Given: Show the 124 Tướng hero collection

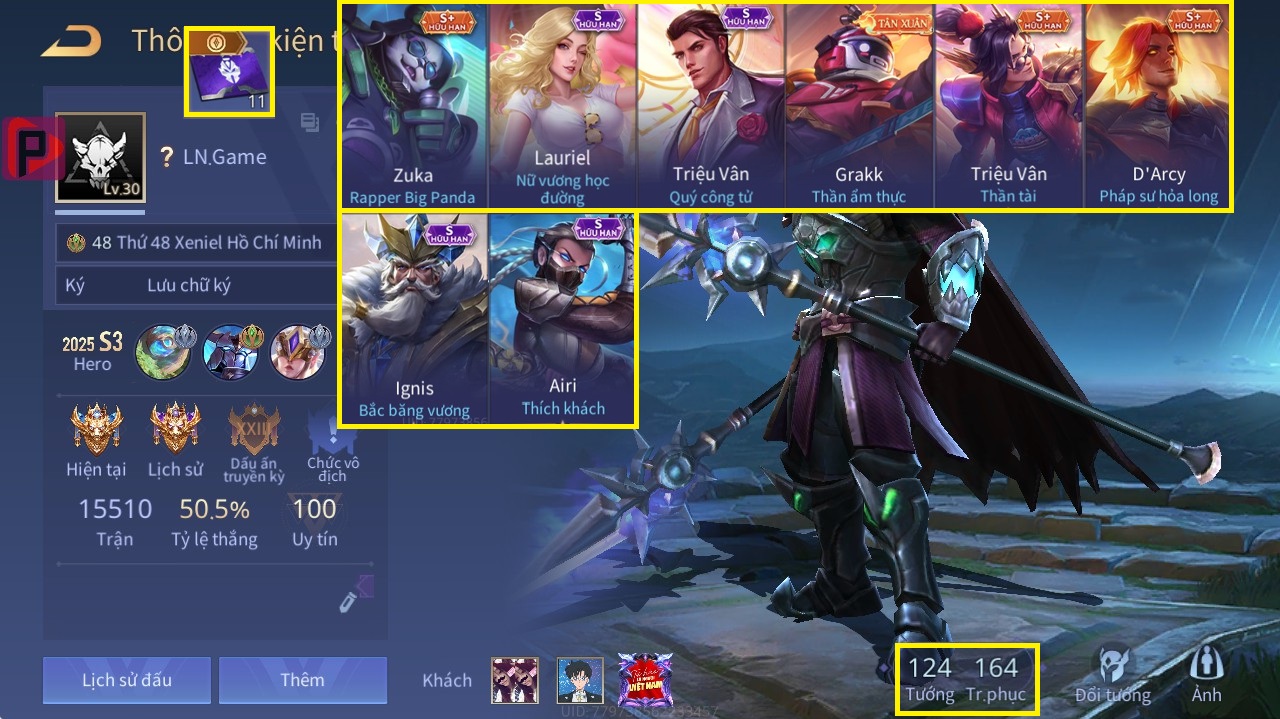Looking at the screenshot, I should [930, 678].
